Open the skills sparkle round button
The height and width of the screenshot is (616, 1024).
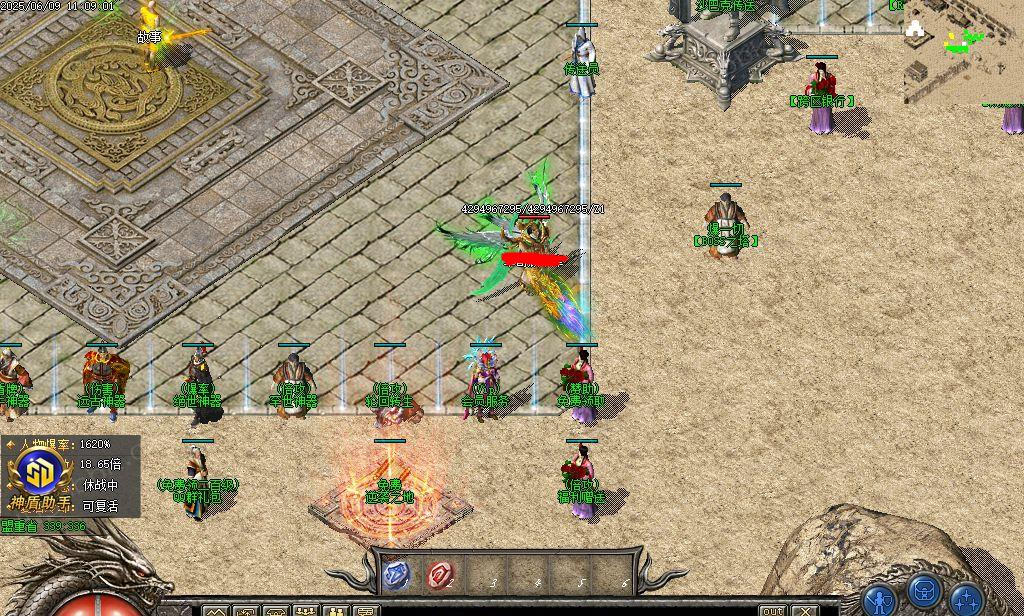point(967,600)
